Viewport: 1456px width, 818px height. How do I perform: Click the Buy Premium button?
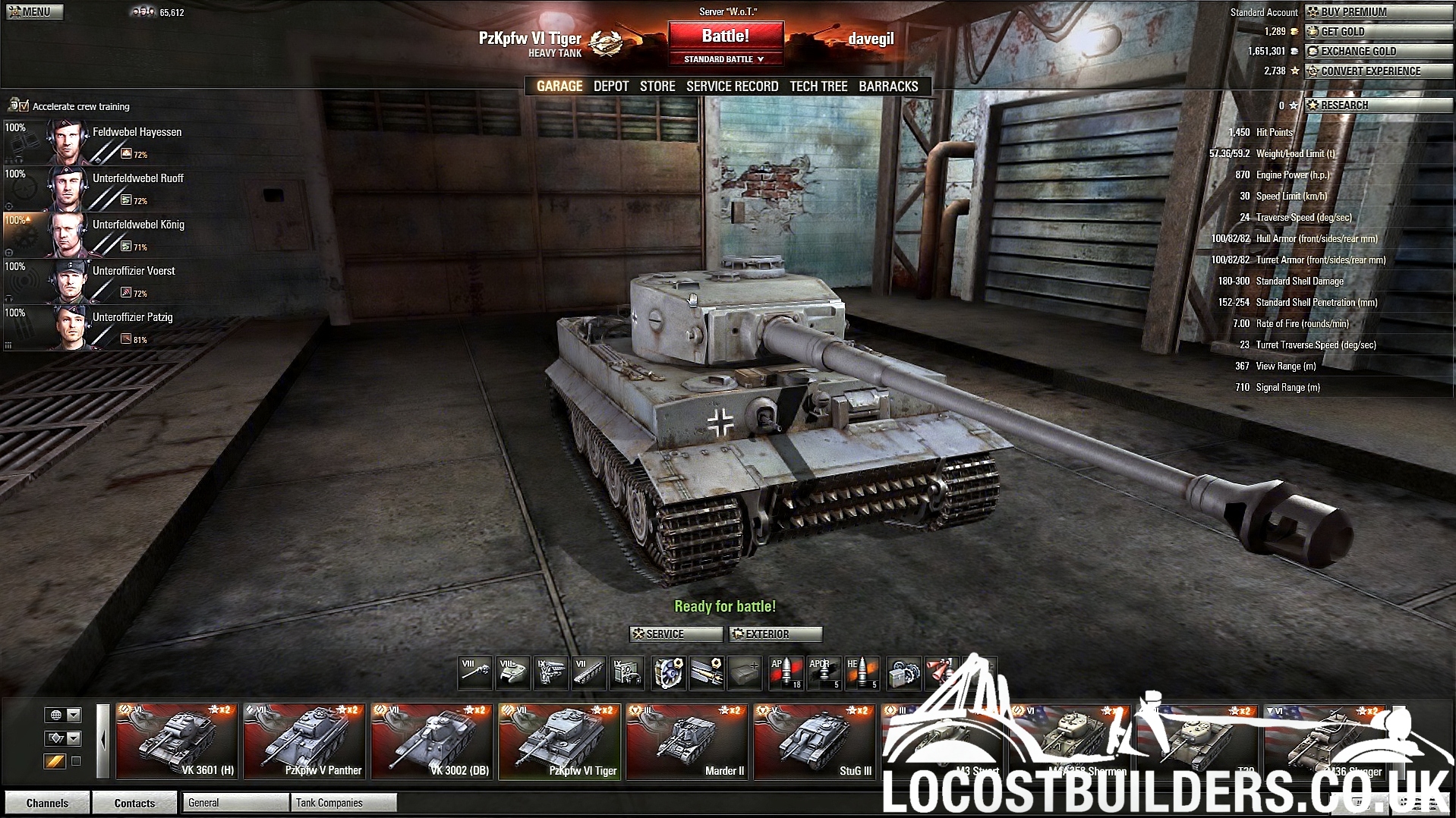tap(1378, 12)
